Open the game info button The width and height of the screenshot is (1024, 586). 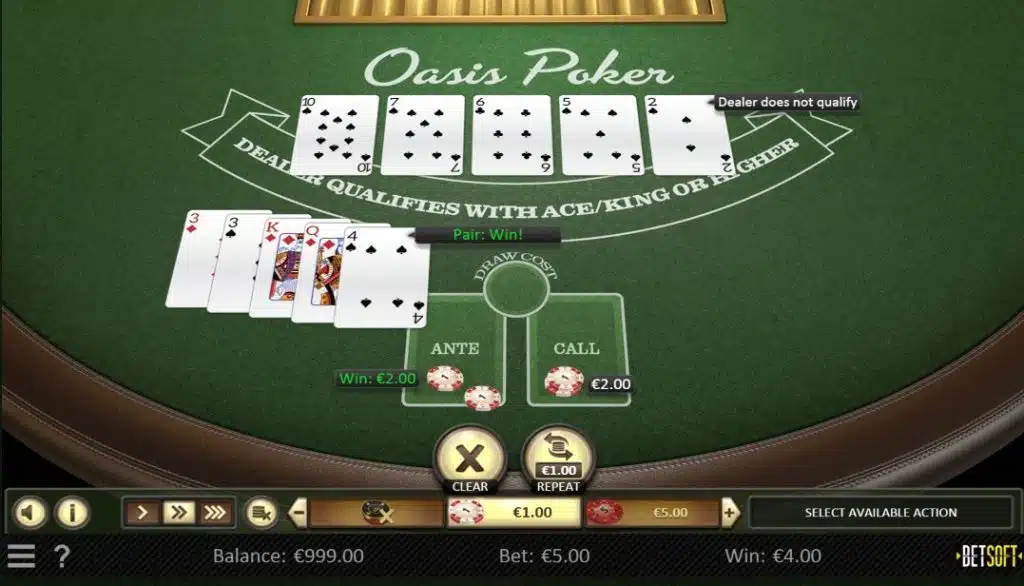(x=71, y=513)
